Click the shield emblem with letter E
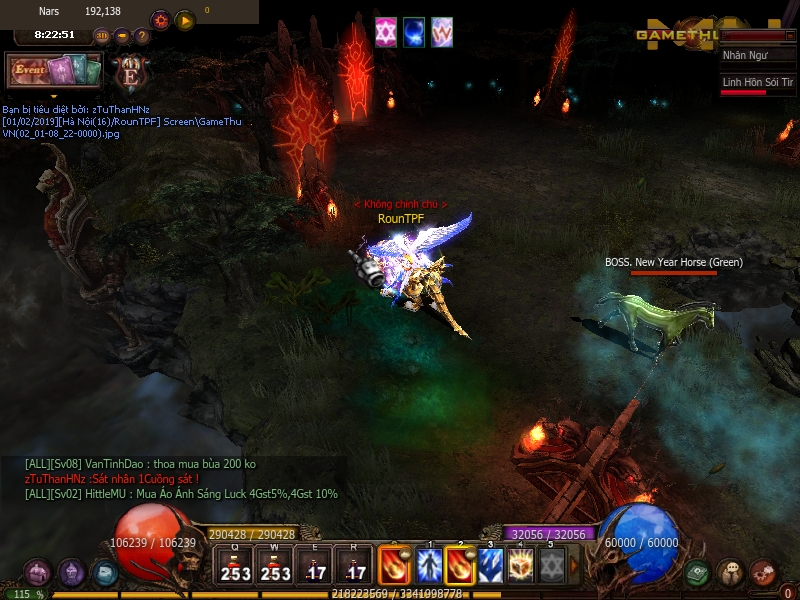Viewport: 800px width, 600px height. click(130, 72)
